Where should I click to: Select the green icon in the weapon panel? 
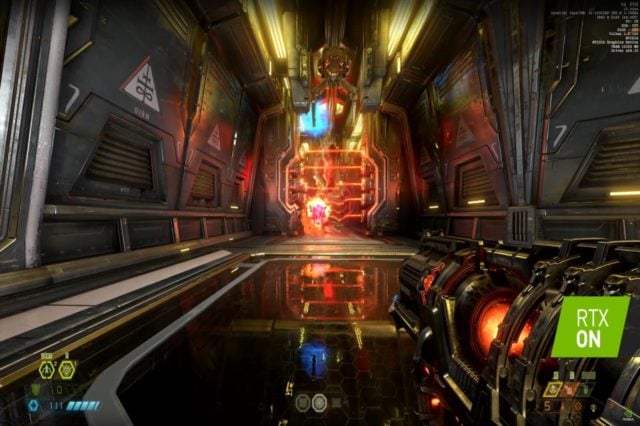click(x=584, y=390)
